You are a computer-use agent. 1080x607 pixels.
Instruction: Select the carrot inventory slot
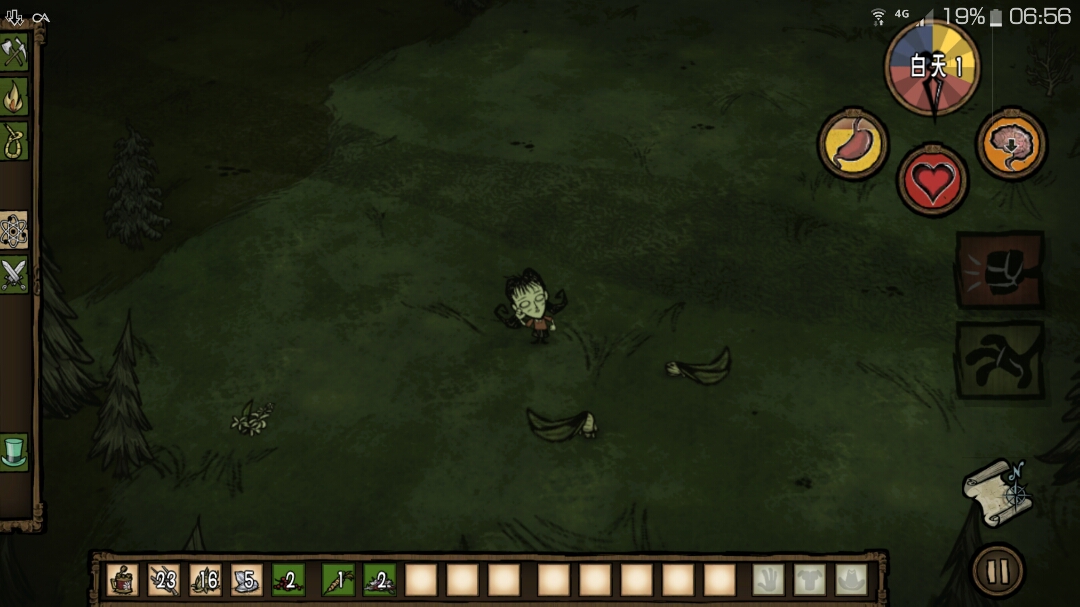(338, 580)
